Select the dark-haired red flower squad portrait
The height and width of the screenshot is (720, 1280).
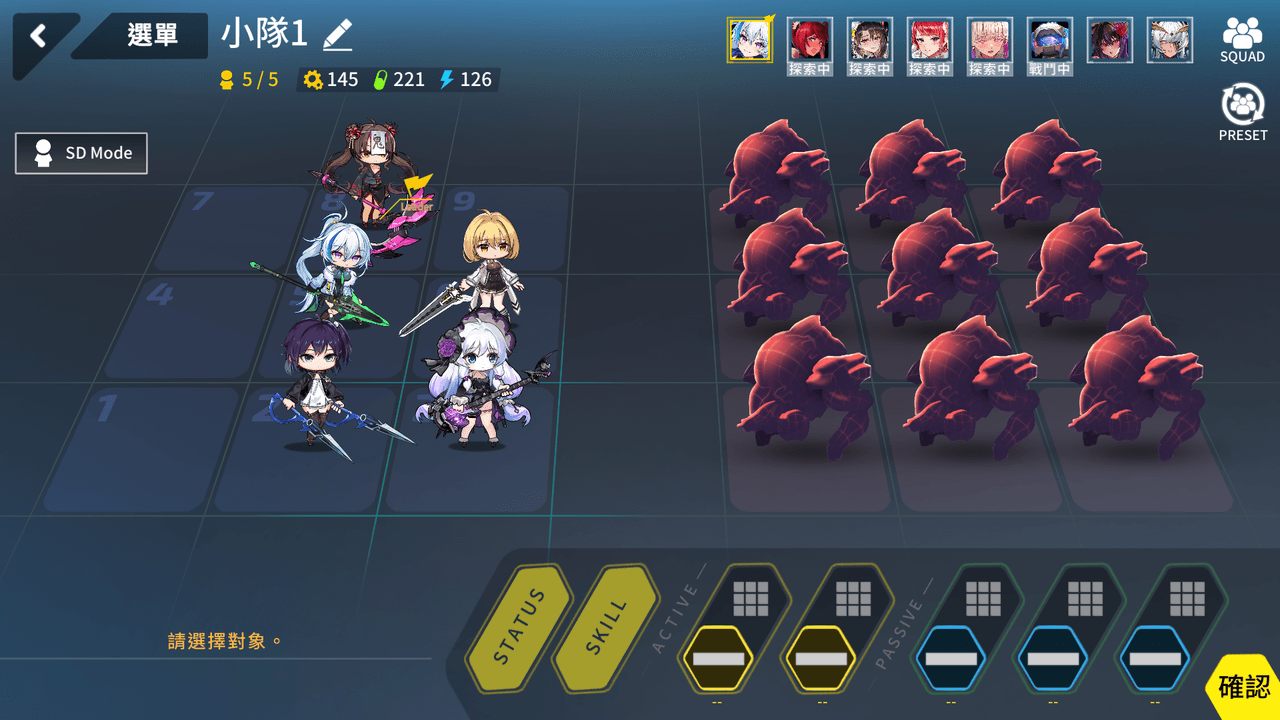pyautogui.click(x=1109, y=40)
